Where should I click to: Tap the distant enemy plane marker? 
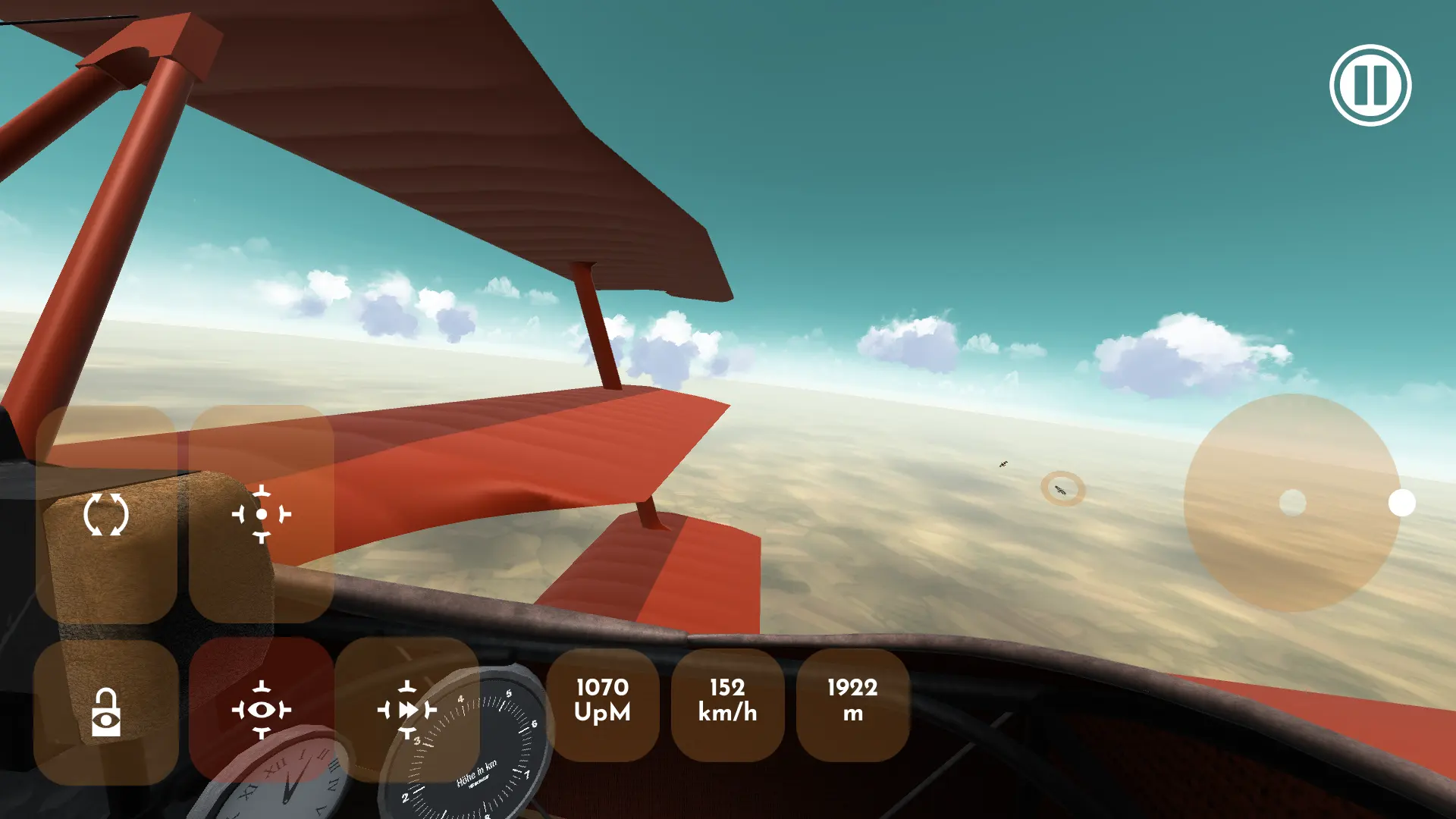[1003, 463]
